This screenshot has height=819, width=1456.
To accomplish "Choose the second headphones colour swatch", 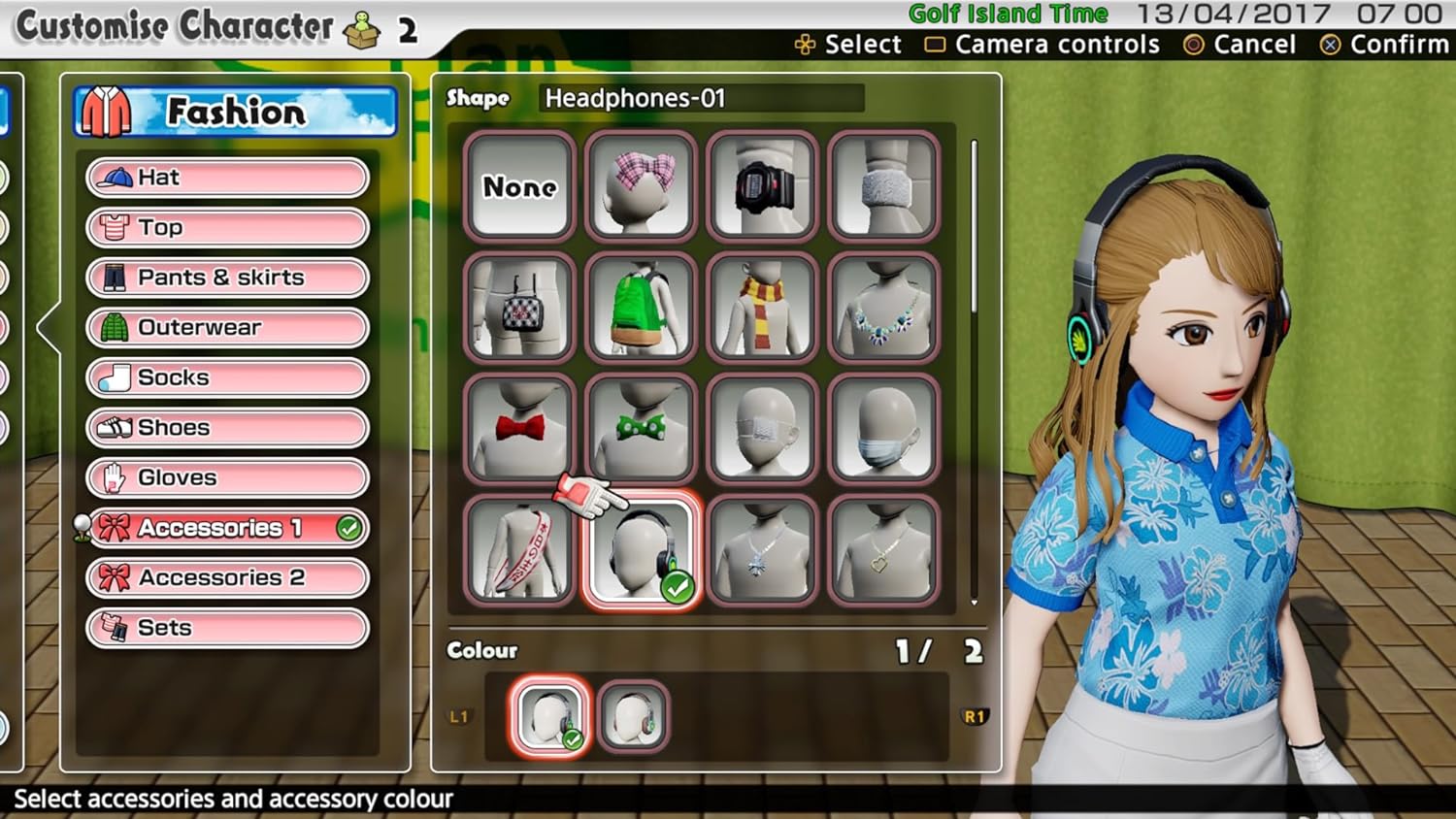I will point(633,717).
